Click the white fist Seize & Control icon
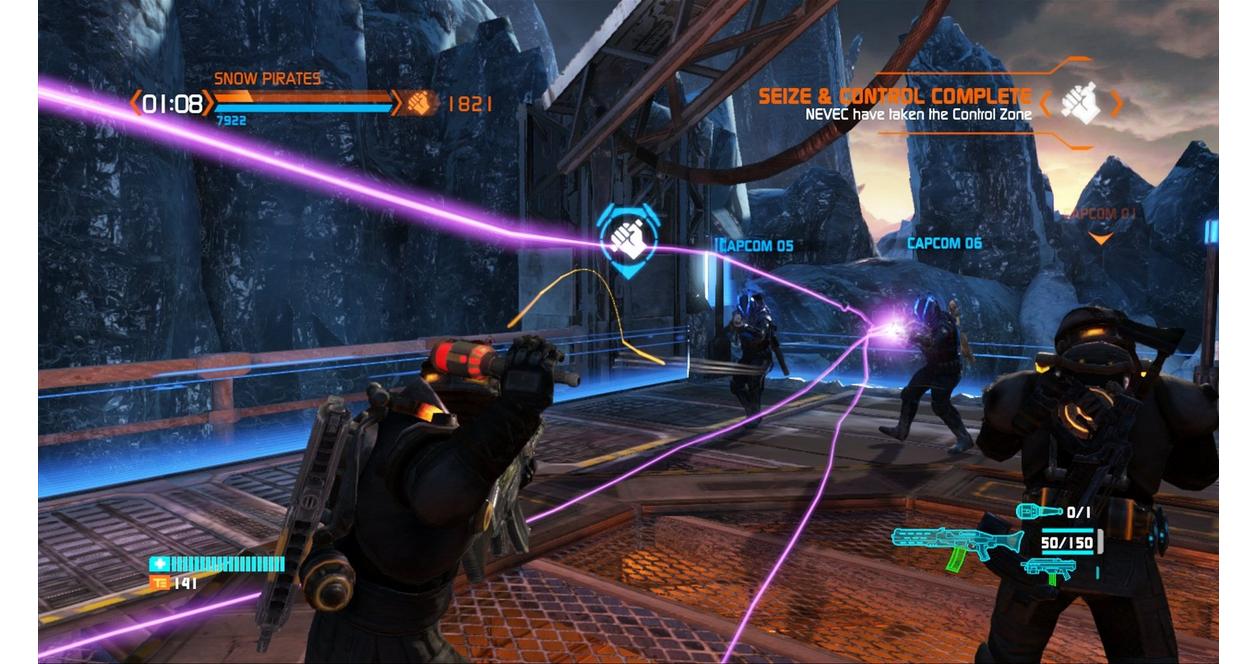The height and width of the screenshot is (664, 1256). pyautogui.click(x=1080, y=102)
